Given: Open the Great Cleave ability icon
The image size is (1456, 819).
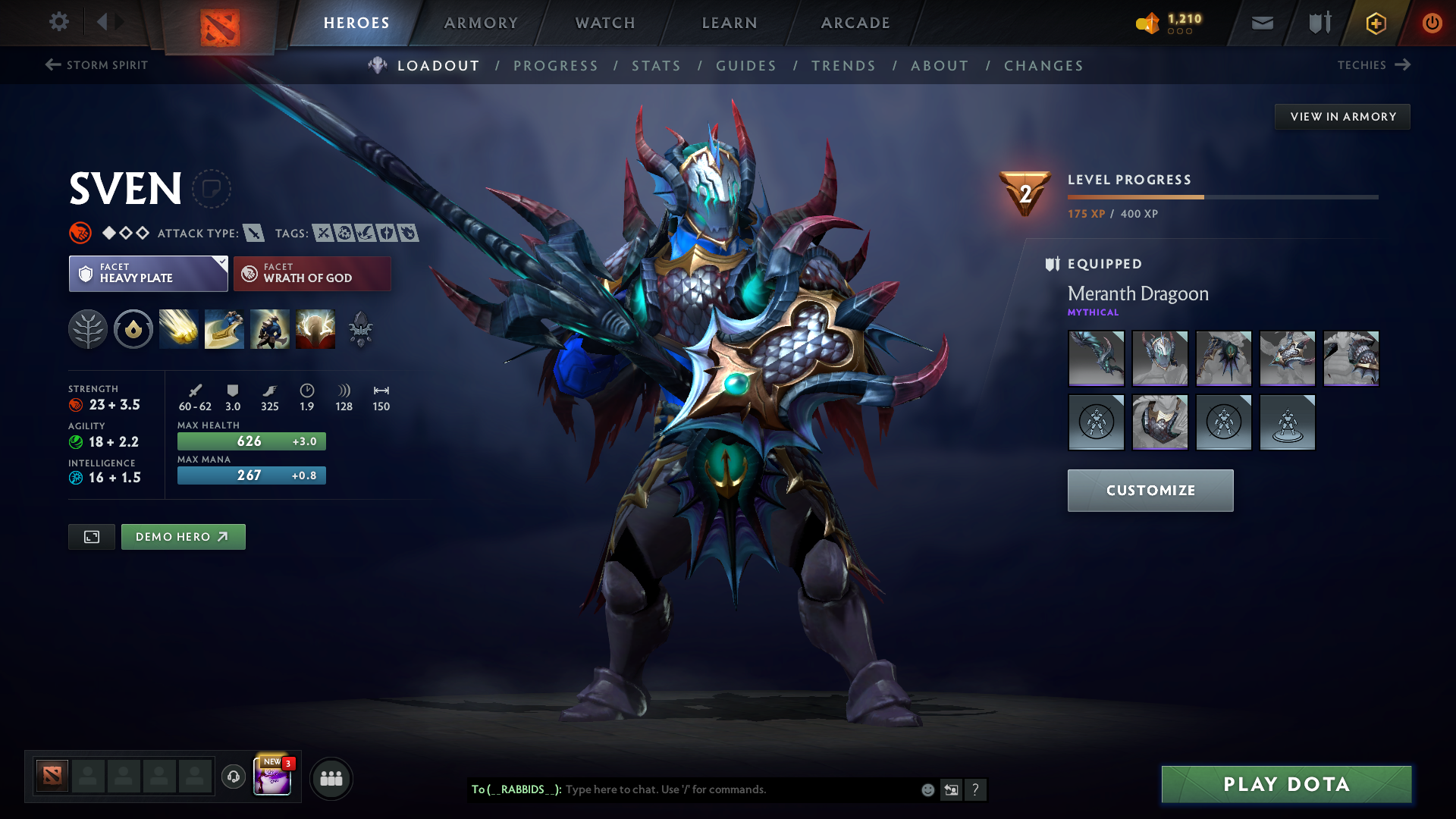Looking at the screenshot, I should [x=224, y=329].
